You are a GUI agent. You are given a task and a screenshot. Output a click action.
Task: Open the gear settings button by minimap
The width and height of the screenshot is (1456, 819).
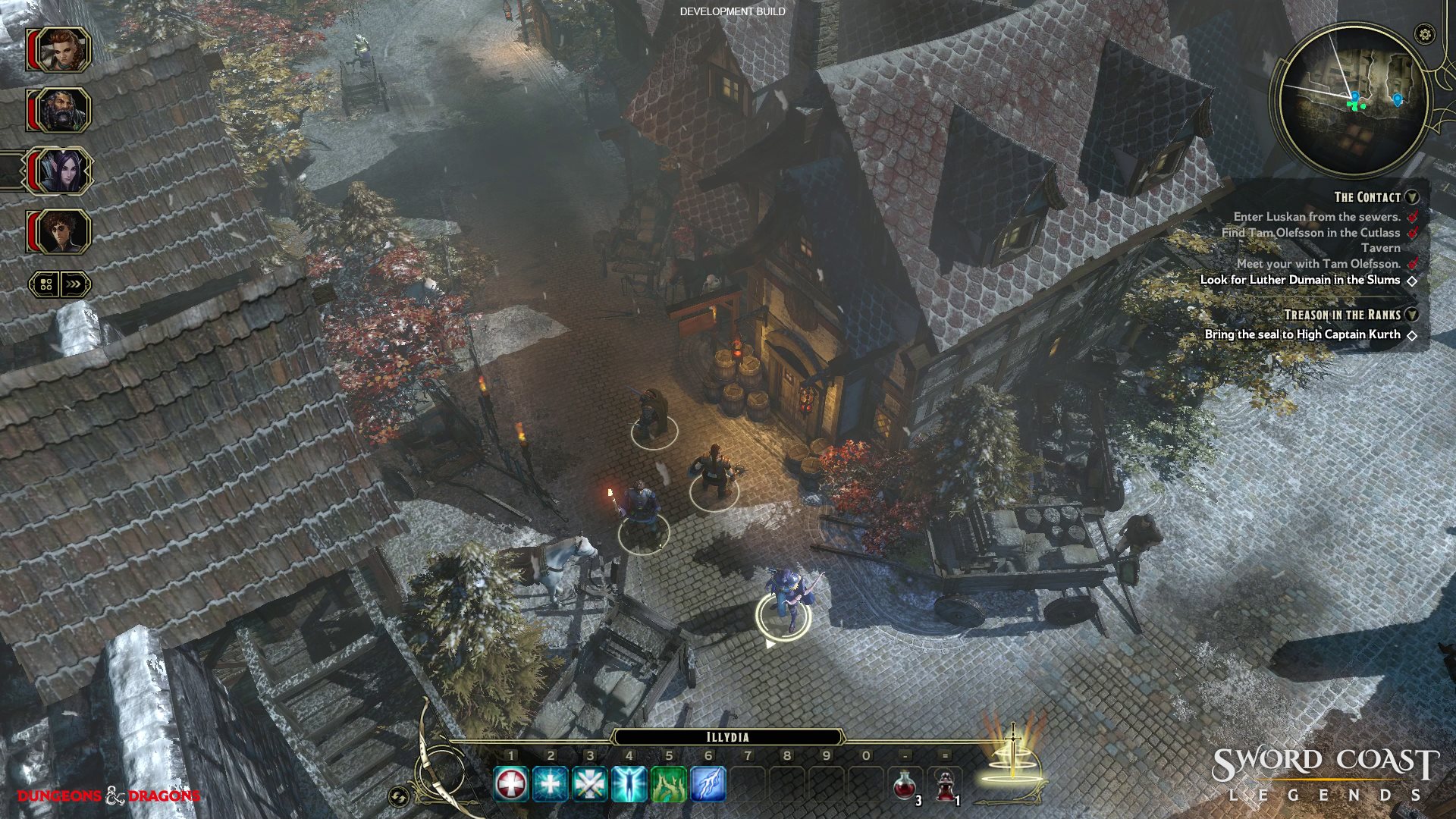[x=1425, y=34]
